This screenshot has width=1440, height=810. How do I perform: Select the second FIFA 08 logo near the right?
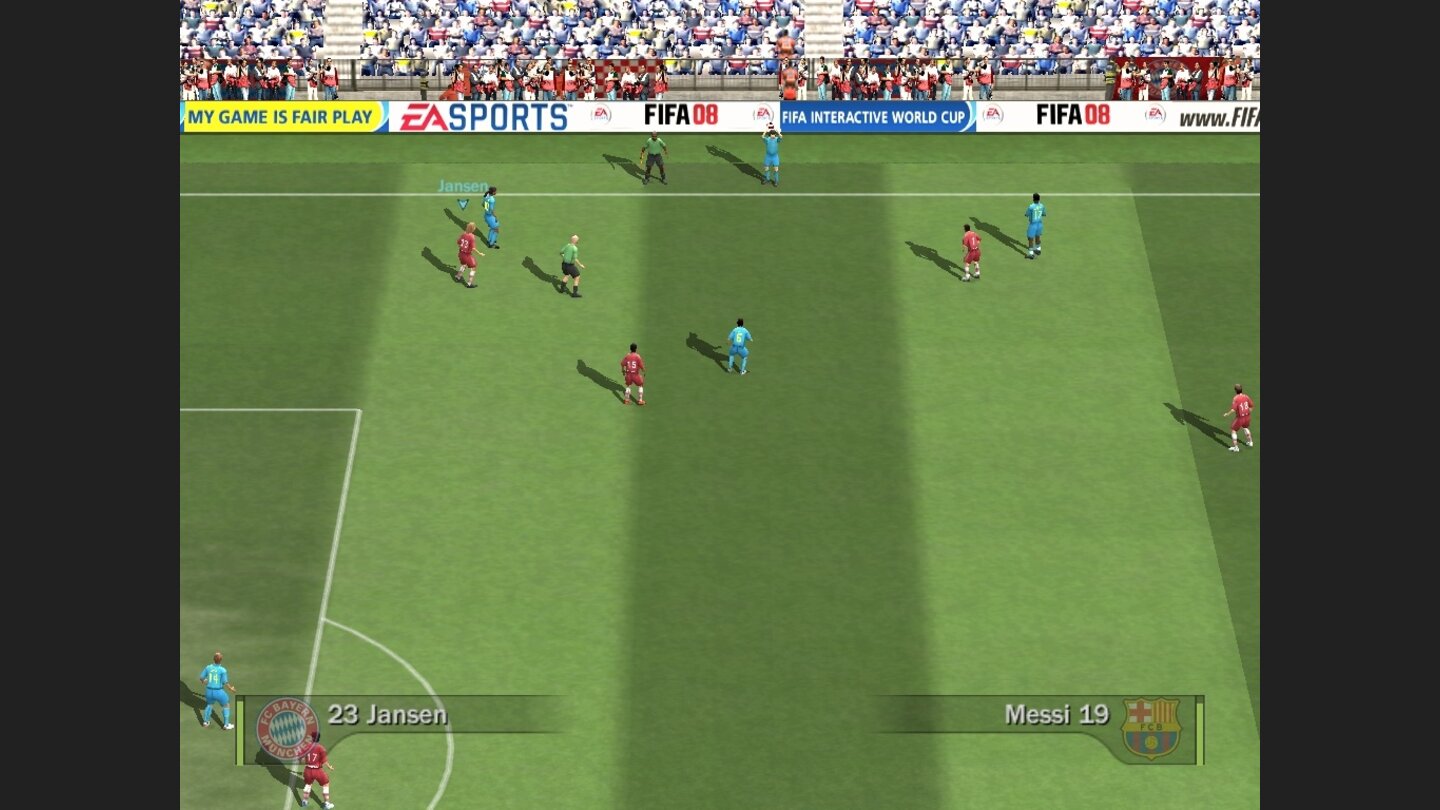(x=1071, y=115)
